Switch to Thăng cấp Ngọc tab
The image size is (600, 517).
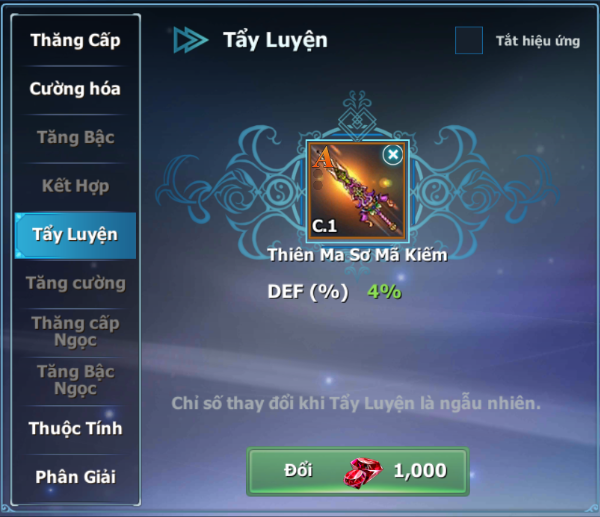click(x=75, y=331)
